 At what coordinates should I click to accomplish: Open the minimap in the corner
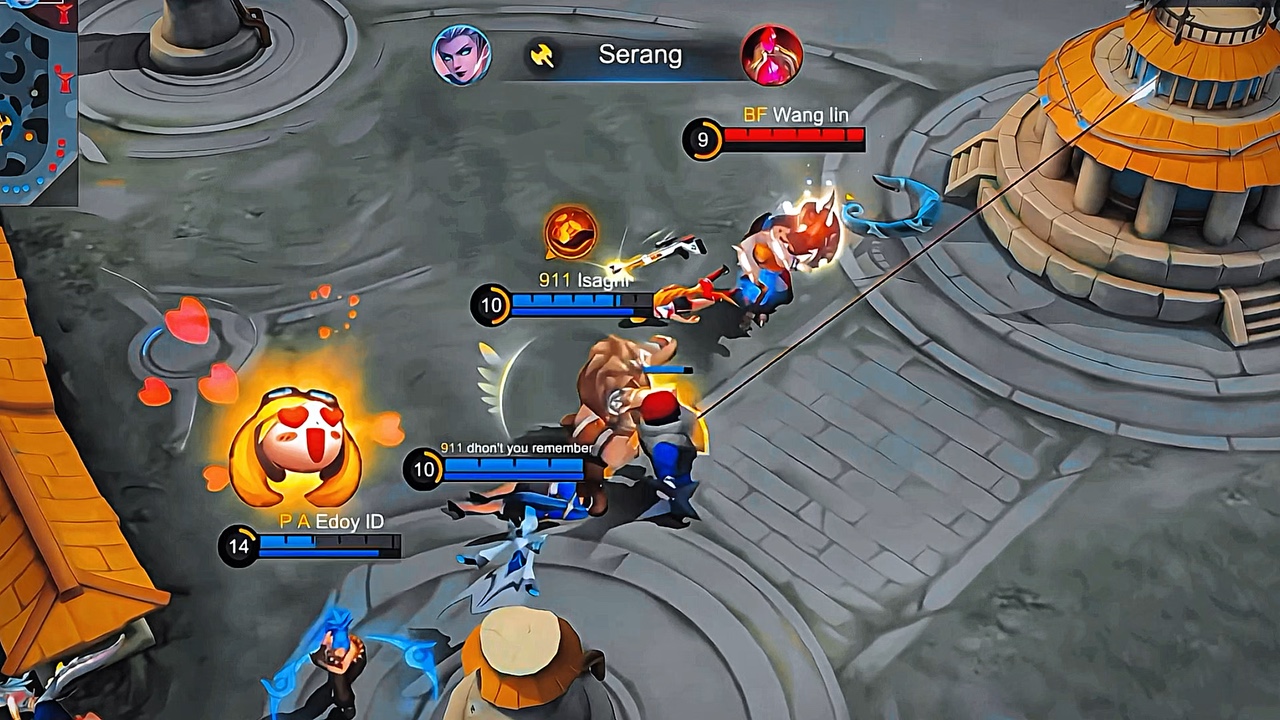[37, 100]
